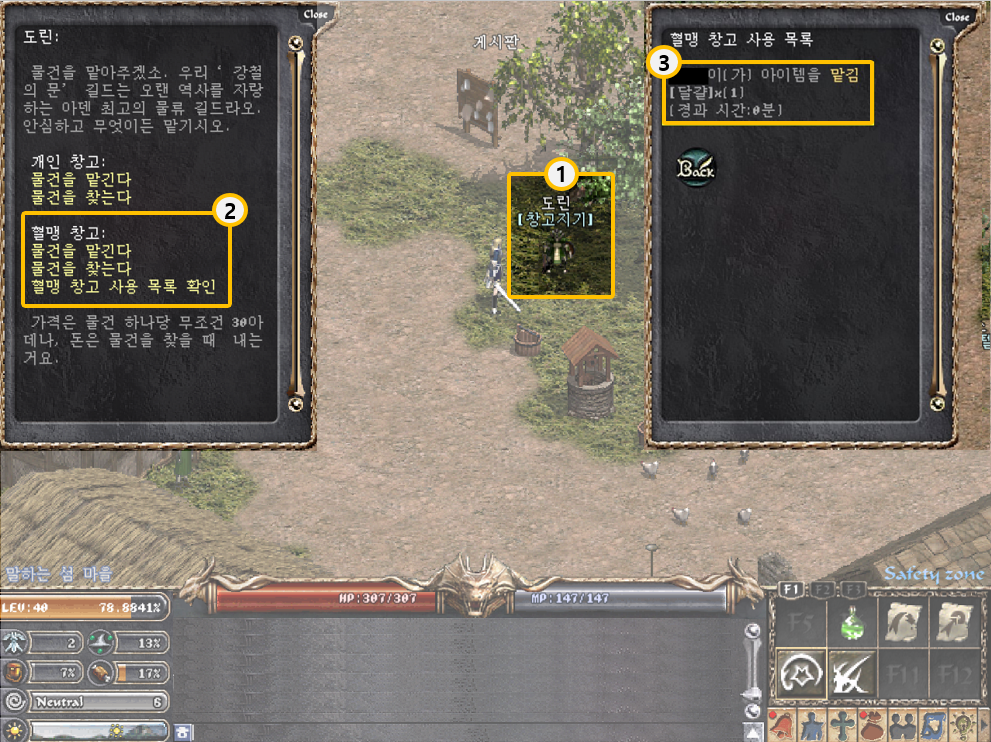991x742 pixels.
Task: Use the green potion in hotbar
Action: click(x=852, y=624)
